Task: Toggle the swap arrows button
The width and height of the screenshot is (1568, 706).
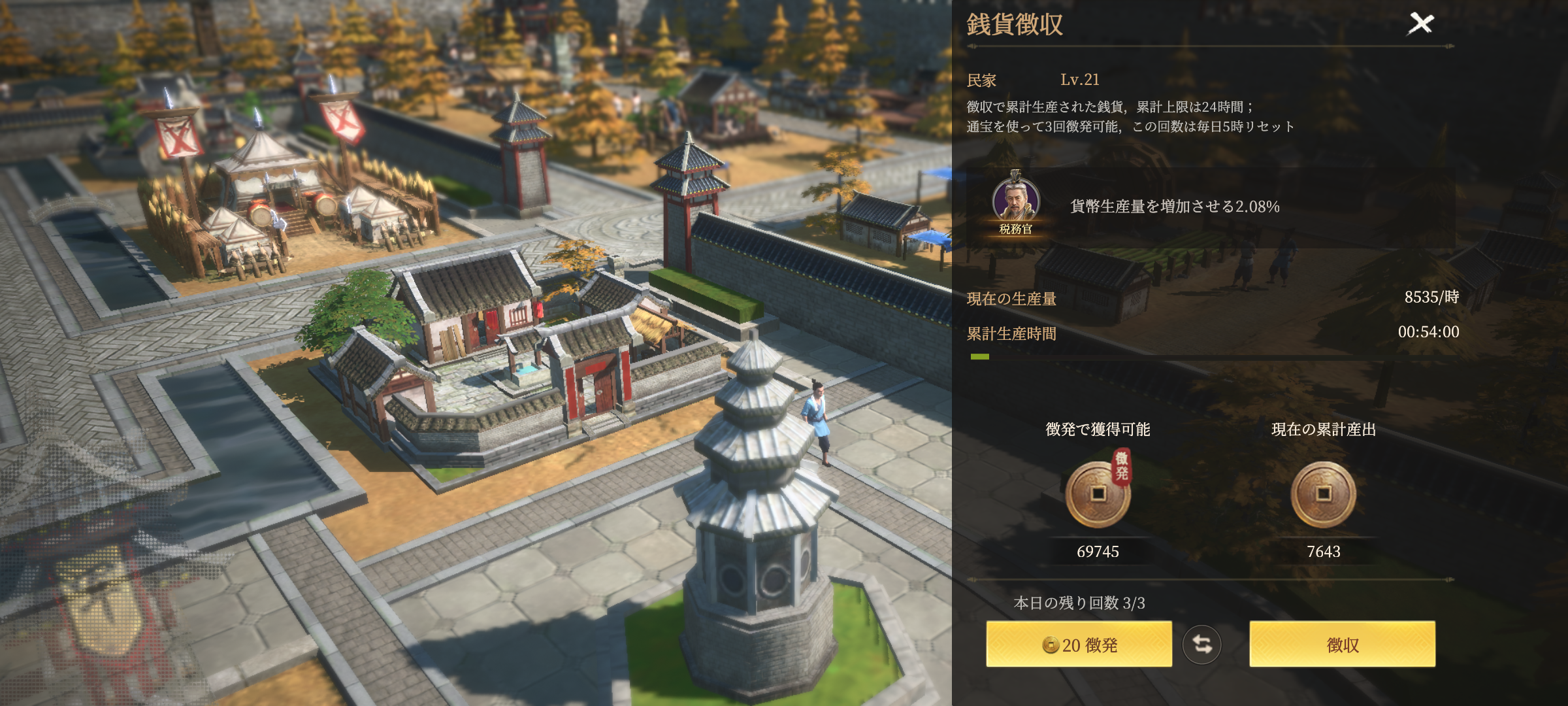Action: (1201, 645)
